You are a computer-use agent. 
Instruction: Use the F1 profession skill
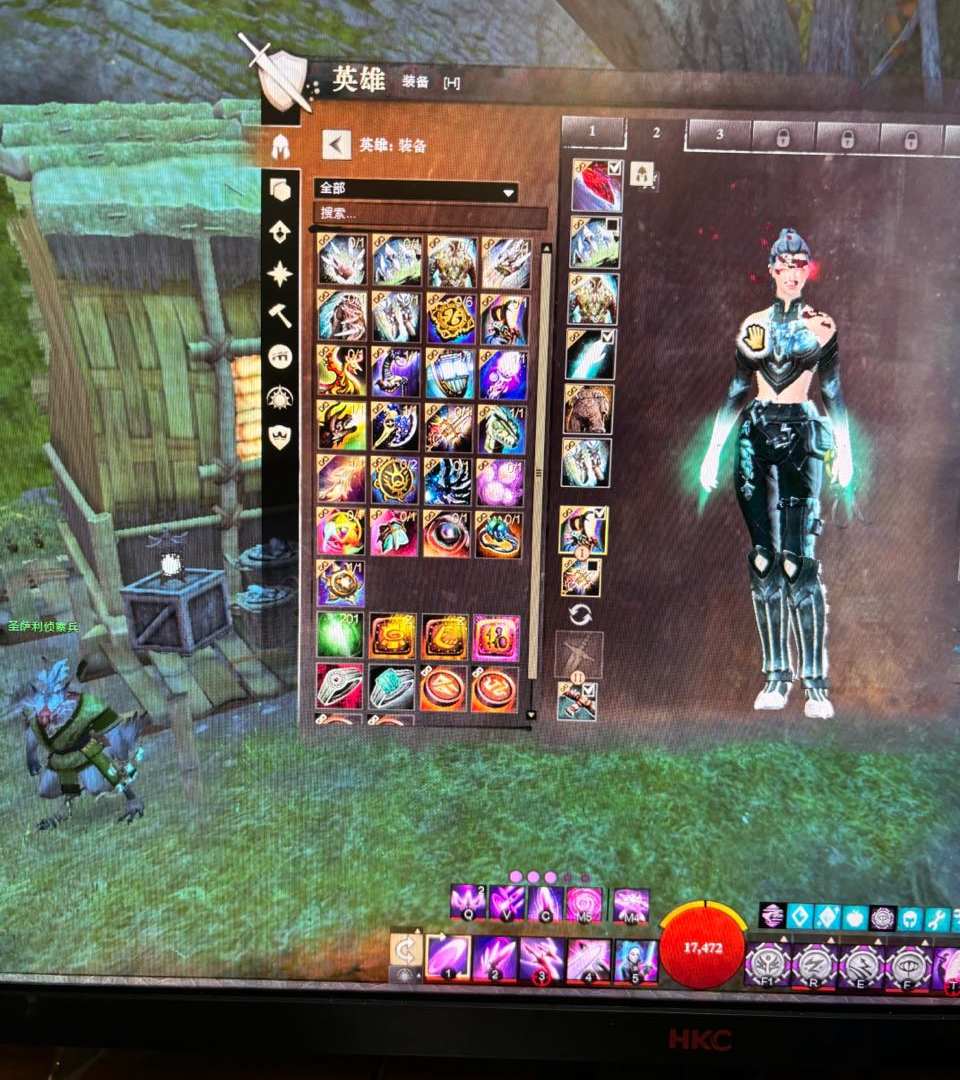(767, 966)
